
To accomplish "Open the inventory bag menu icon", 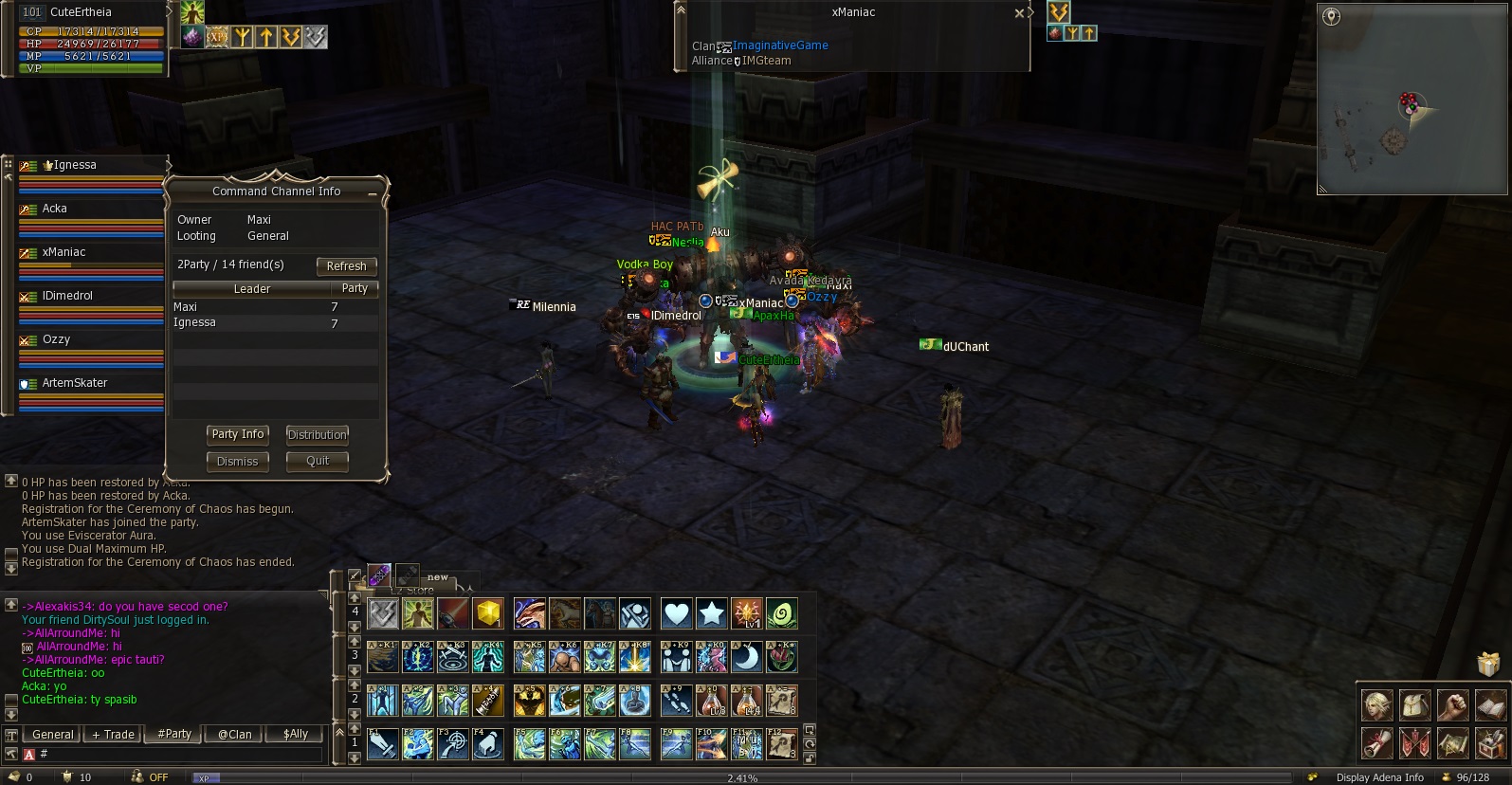I will pyautogui.click(x=1414, y=705).
